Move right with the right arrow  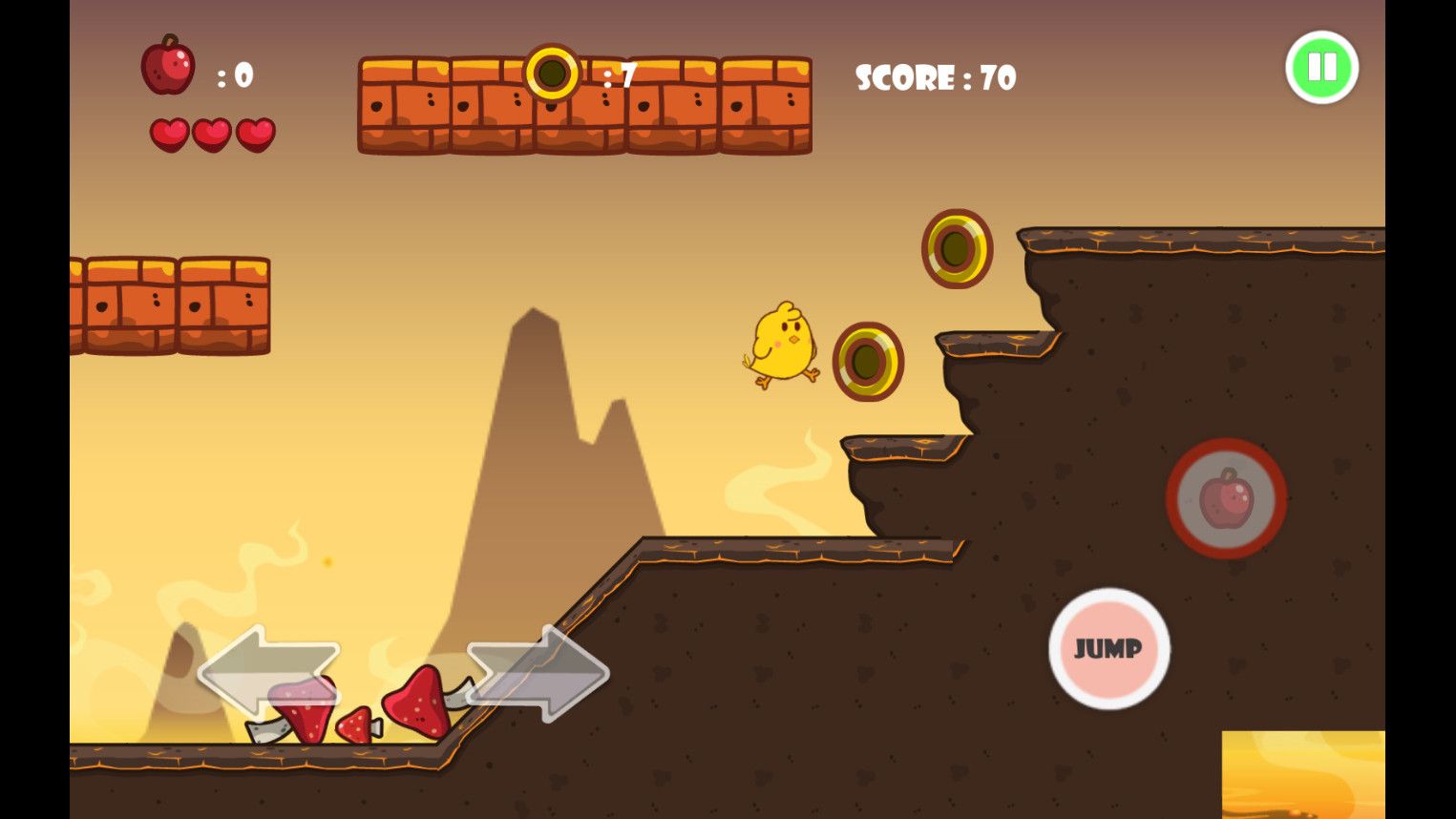pyautogui.click(x=538, y=673)
